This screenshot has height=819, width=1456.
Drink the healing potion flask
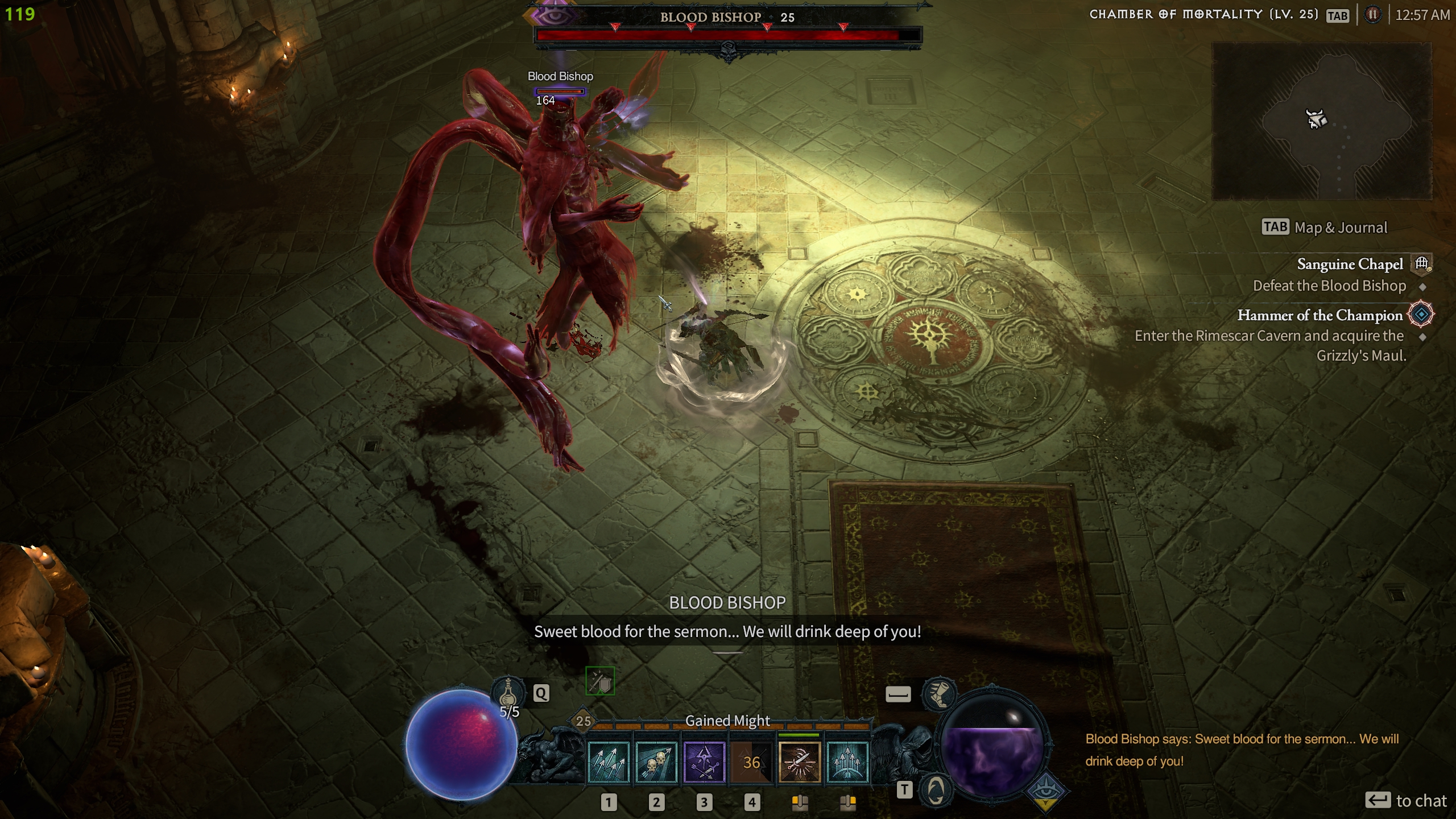[508, 694]
